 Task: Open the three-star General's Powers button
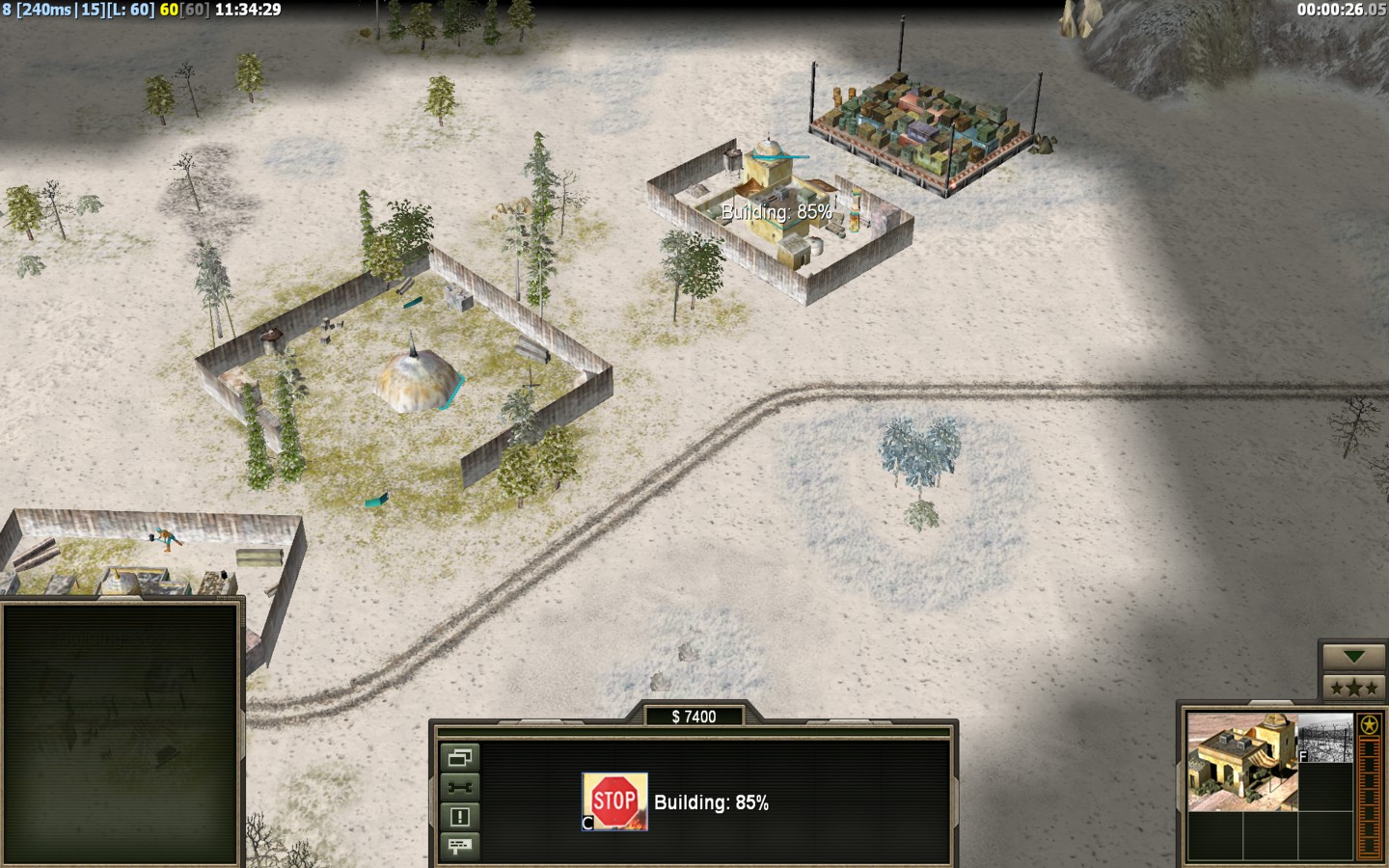point(1353,688)
